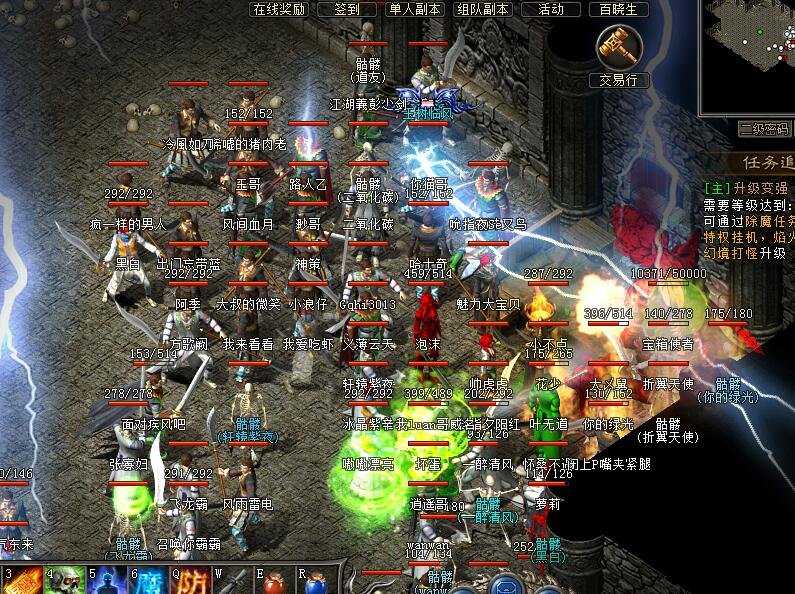The image size is (795, 594).
Task: Click the 签到 daily sign-in button
Action: [x=347, y=9]
